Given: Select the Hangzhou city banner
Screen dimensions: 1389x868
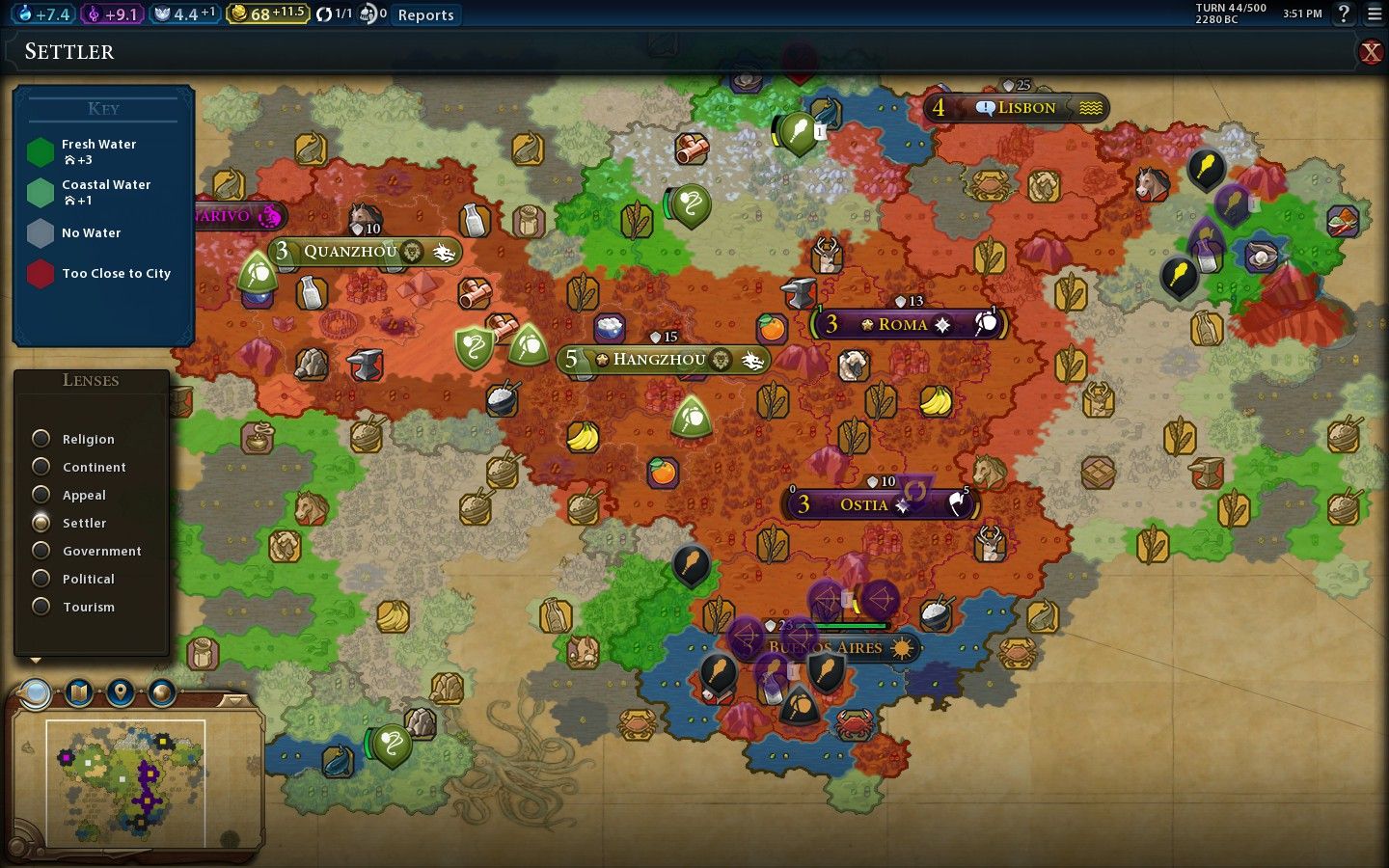Looking at the screenshot, I should tap(660, 360).
